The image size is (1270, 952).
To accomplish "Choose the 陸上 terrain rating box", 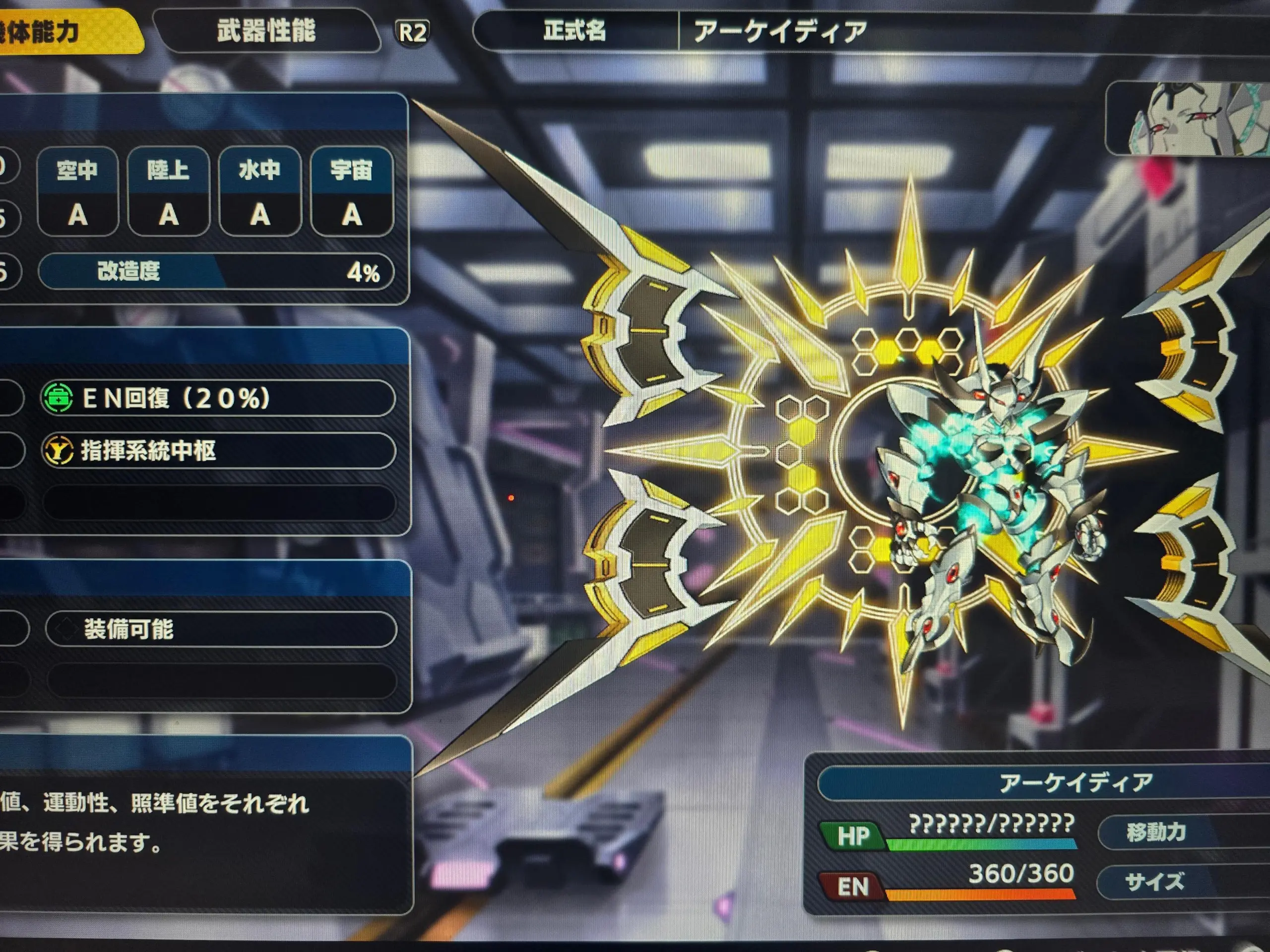I will pyautogui.click(x=168, y=192).
